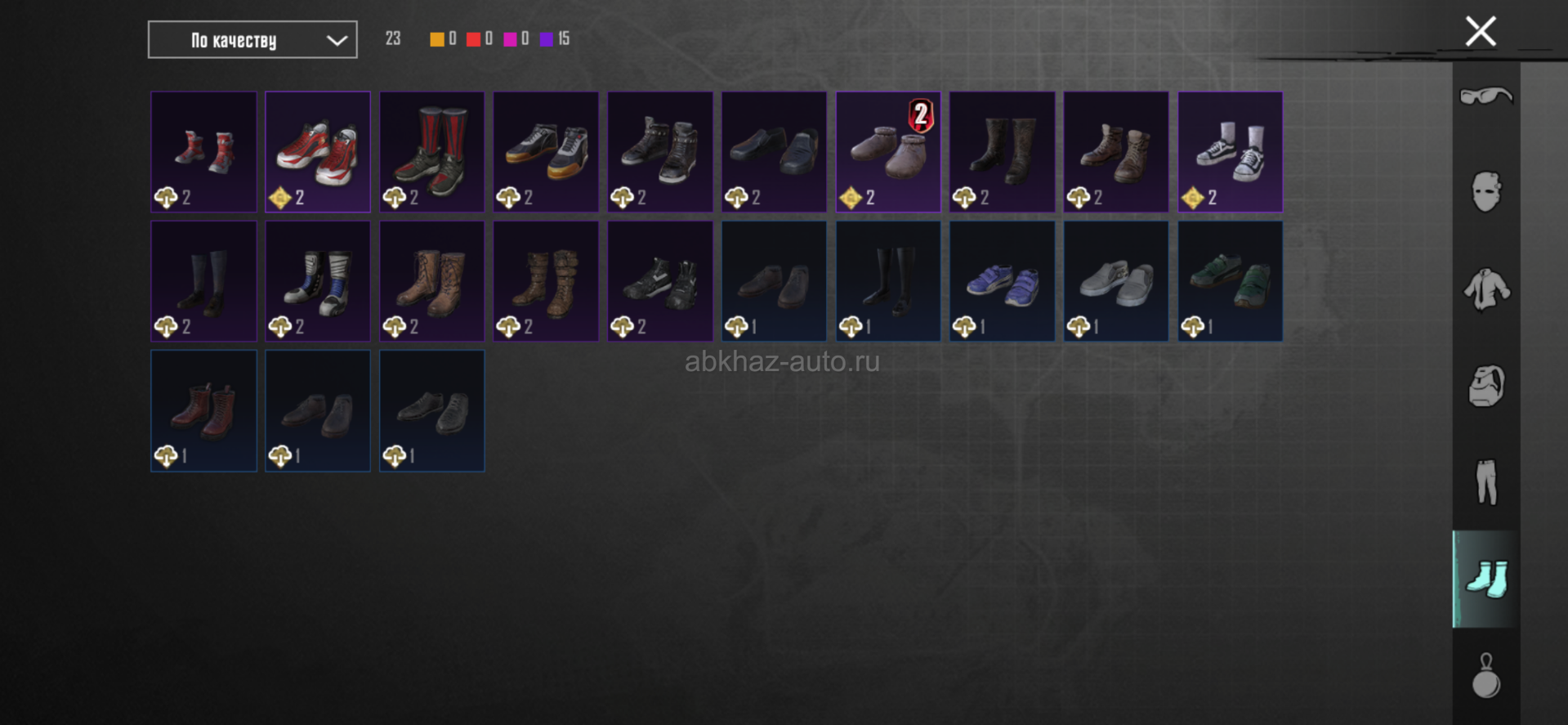The image size is (1568, 725).
Task: Select the blue velcro sneakers
Action: [x=1002, y=281]
